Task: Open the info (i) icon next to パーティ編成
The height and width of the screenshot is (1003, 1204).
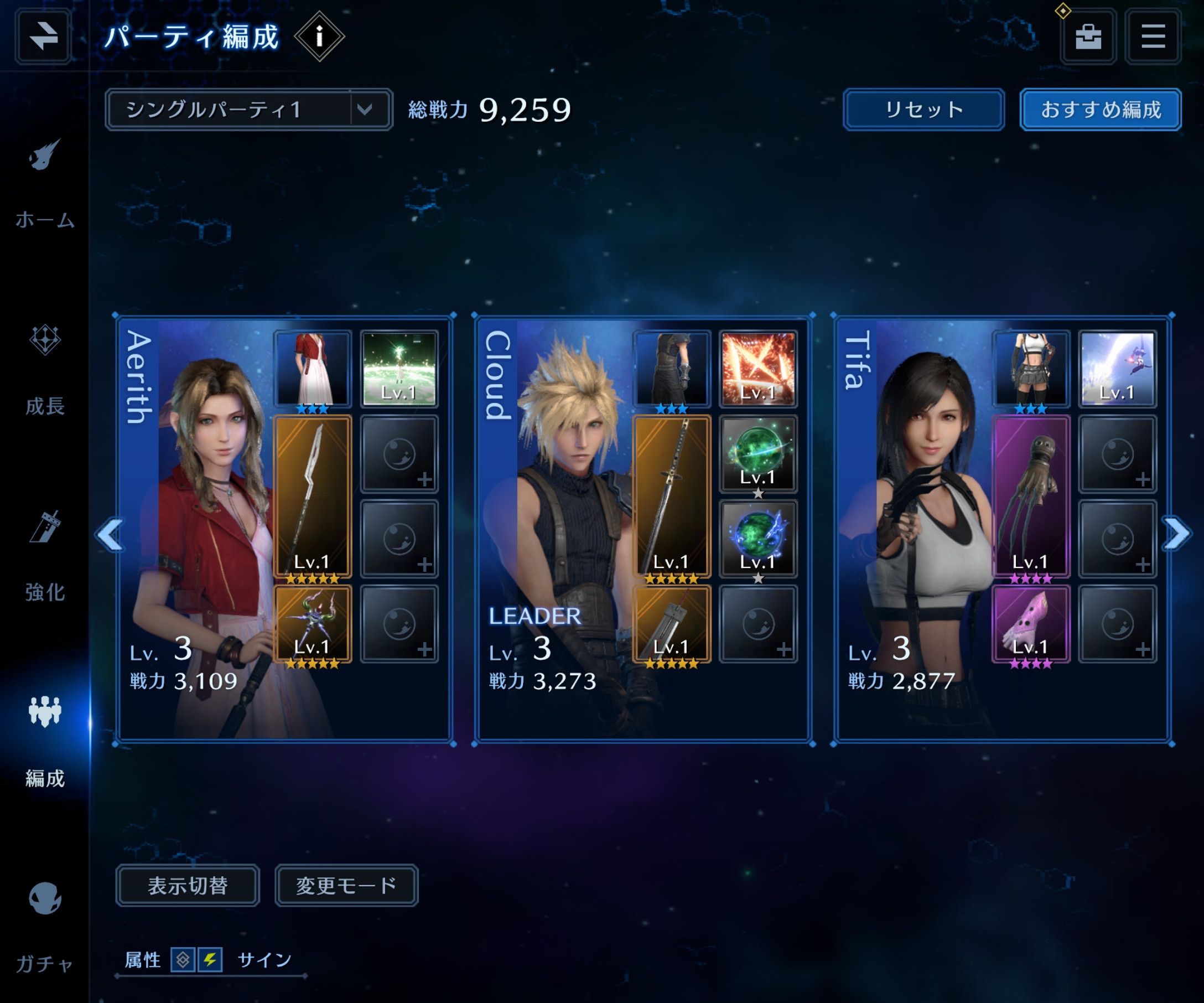Action: pos(319,37)
